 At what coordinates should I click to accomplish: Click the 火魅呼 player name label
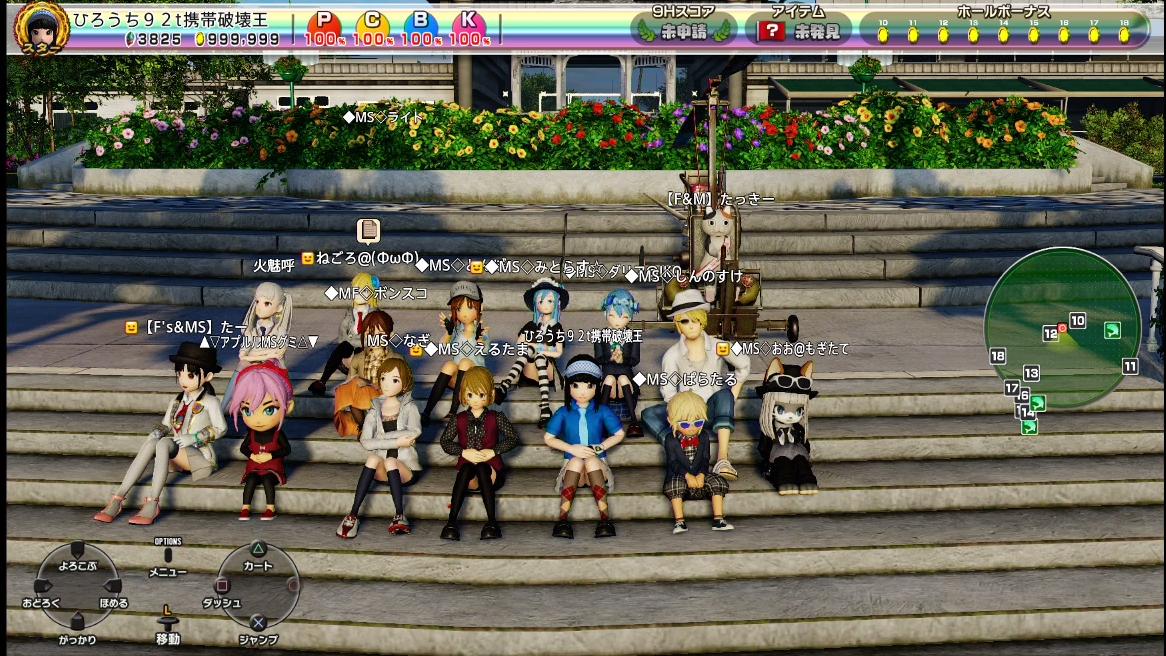[273, 266]
